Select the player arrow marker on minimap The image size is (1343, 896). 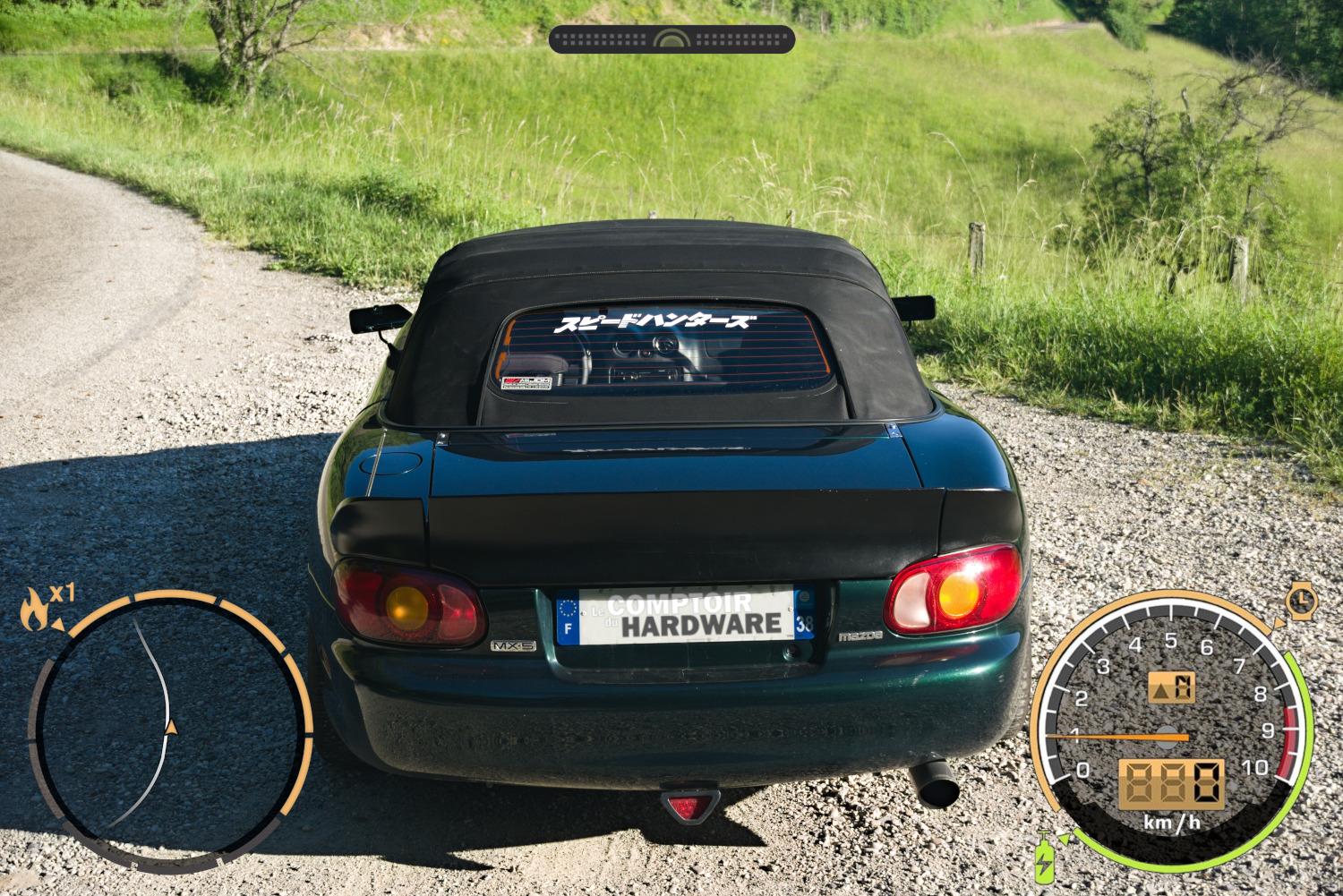click(x=171, y=727)
